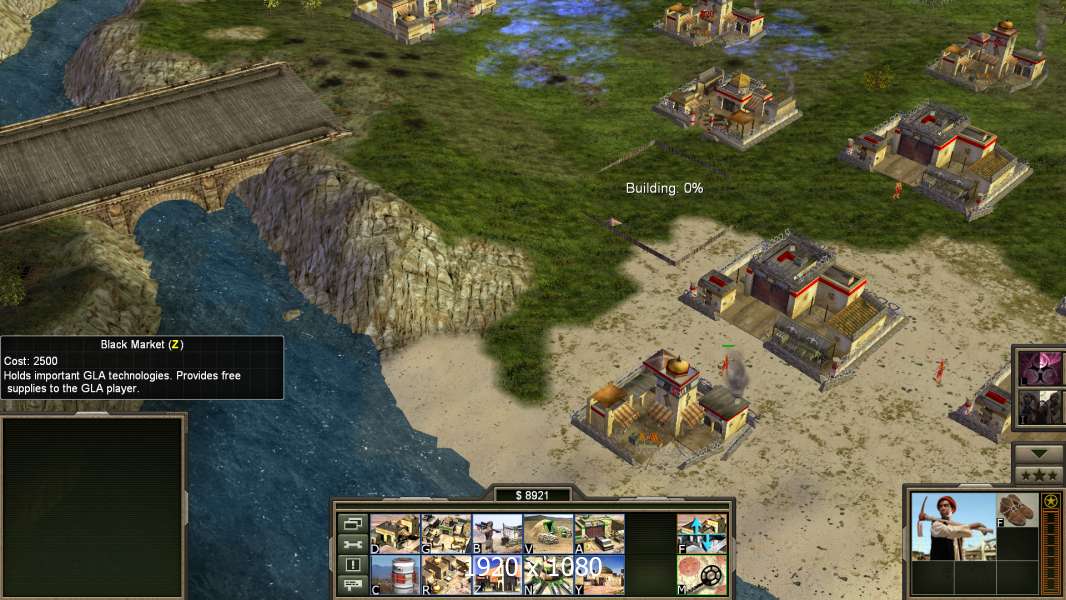Click the blue up-down arrows command icon
The image size is (1066, 600).
(x=702, y=534)
